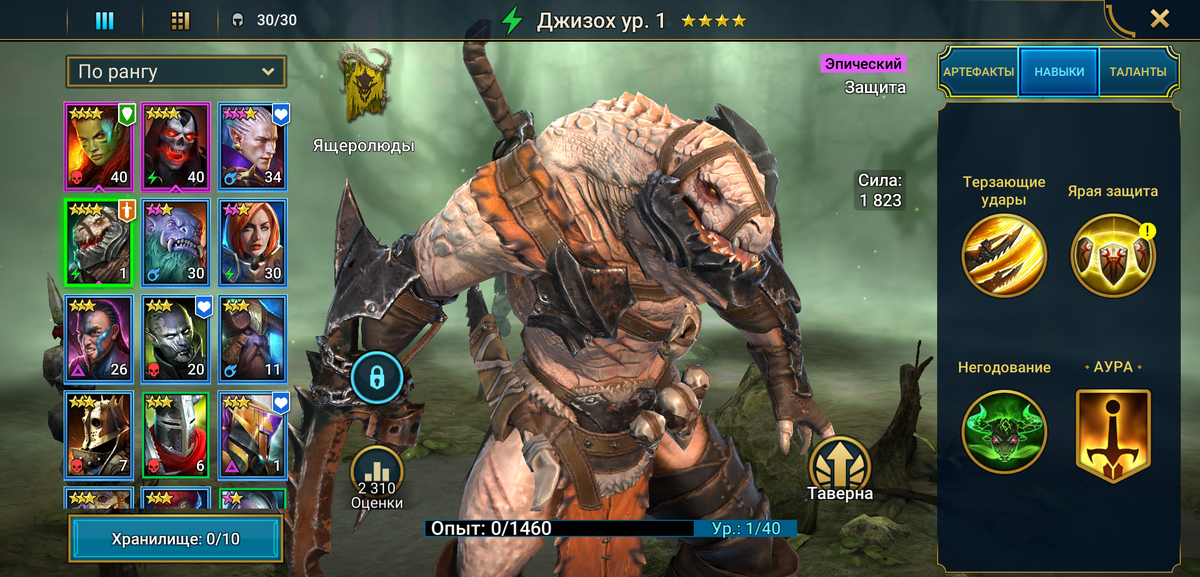Image resolution: width=1200 pixels, height=577 pixels.
Task: Close the champion screen with the X
Action: (1159, 19)
